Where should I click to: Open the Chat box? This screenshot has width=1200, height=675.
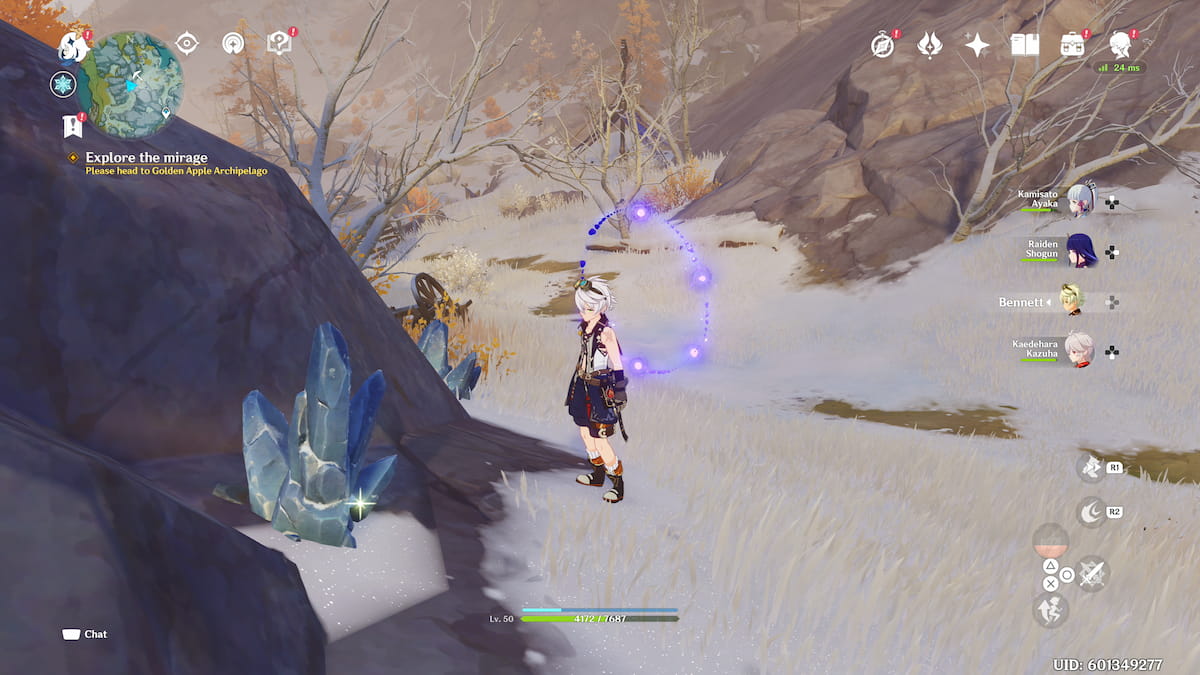85,634
